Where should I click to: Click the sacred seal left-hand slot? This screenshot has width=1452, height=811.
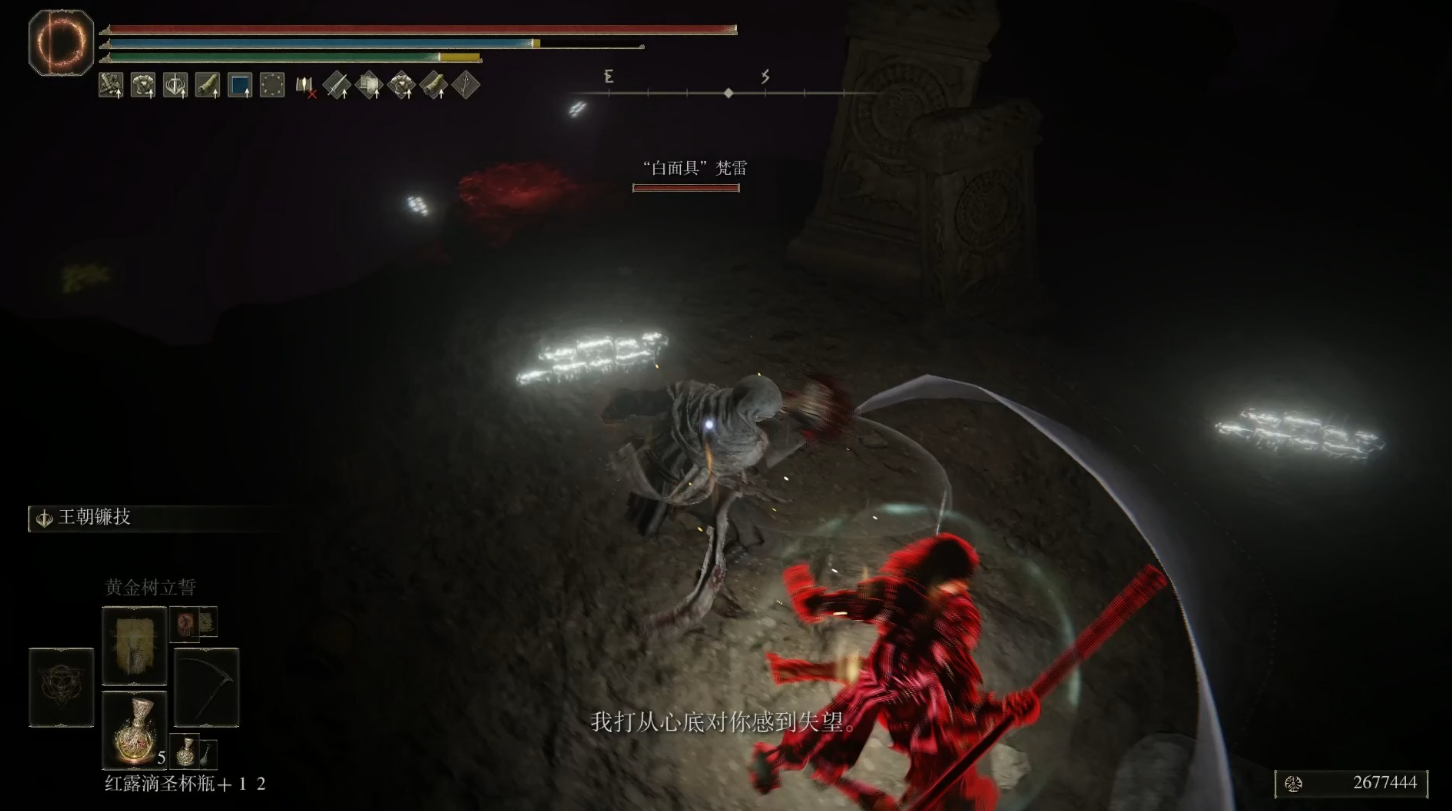(61, 687)
